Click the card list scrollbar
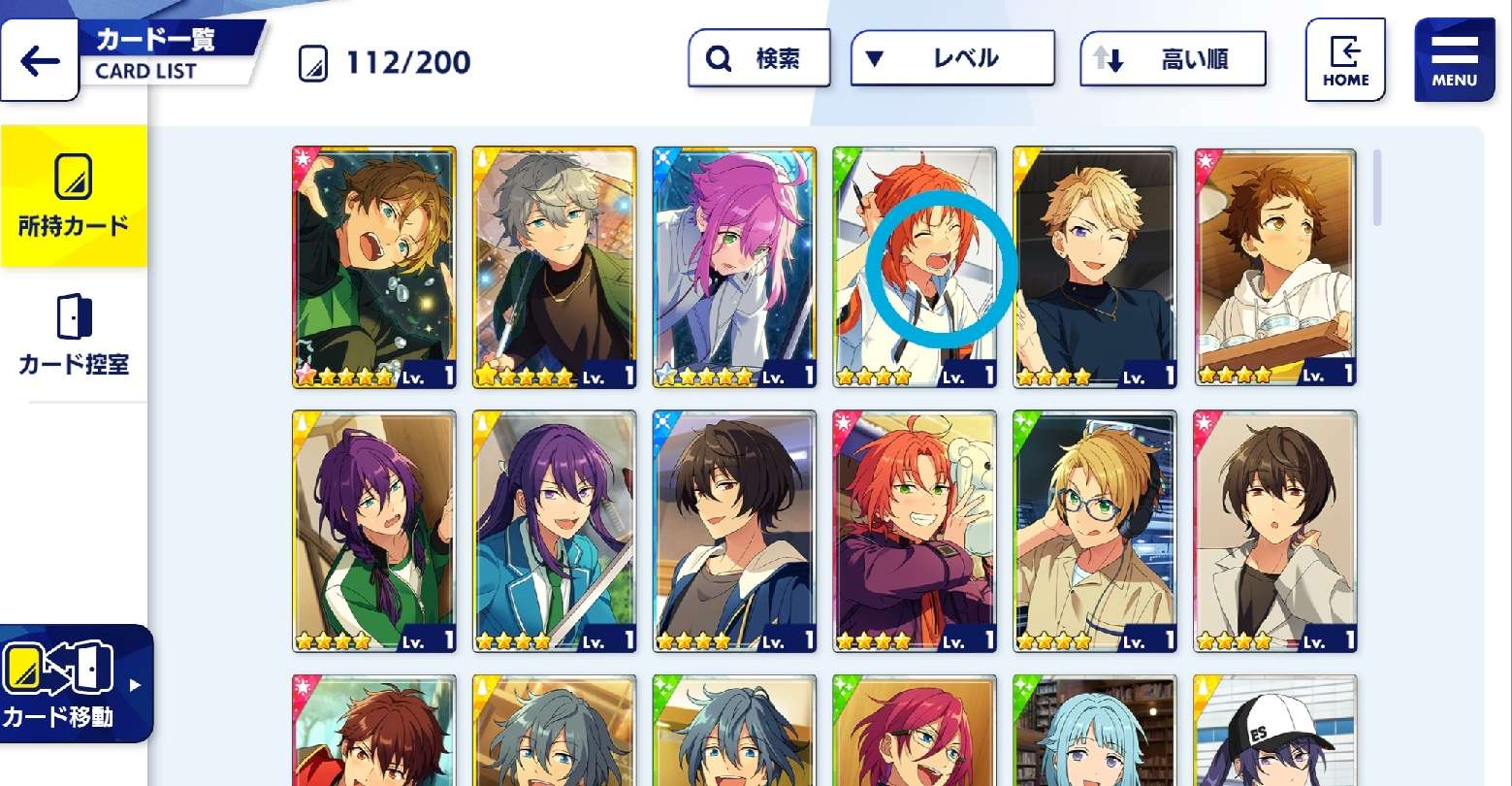 click(1377, 188)
